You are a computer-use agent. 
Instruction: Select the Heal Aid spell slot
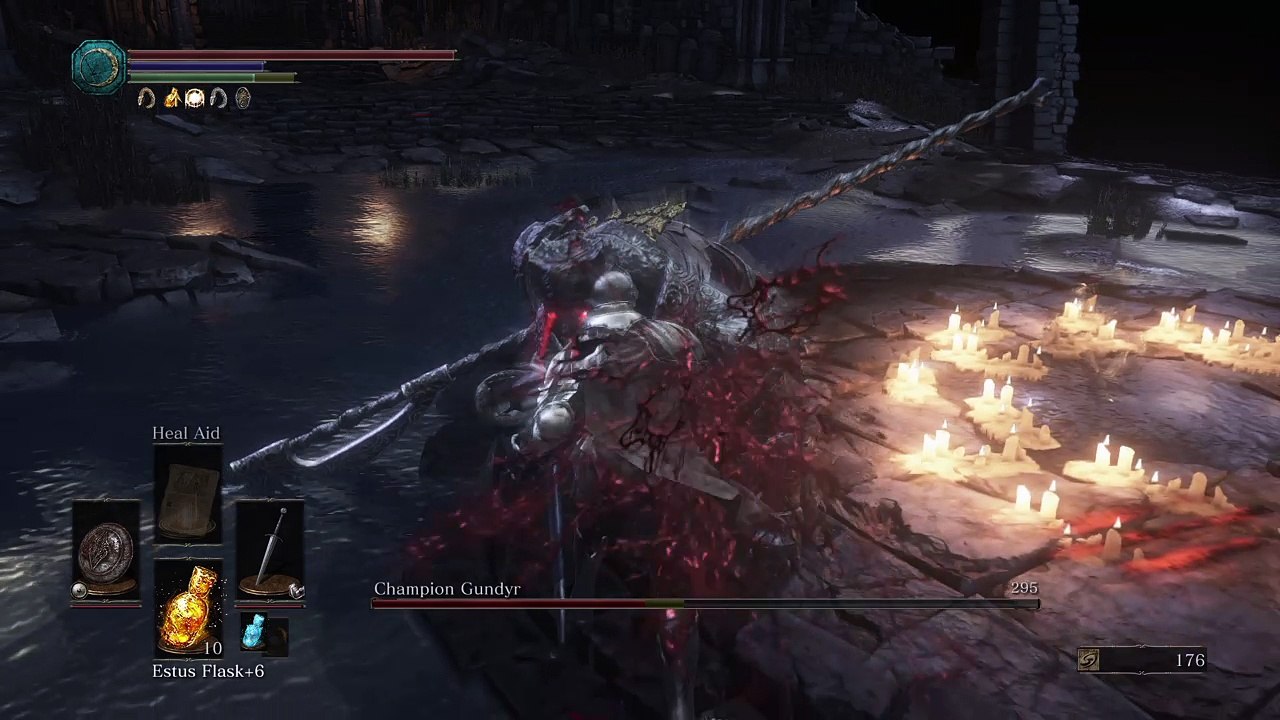point(188,495)
